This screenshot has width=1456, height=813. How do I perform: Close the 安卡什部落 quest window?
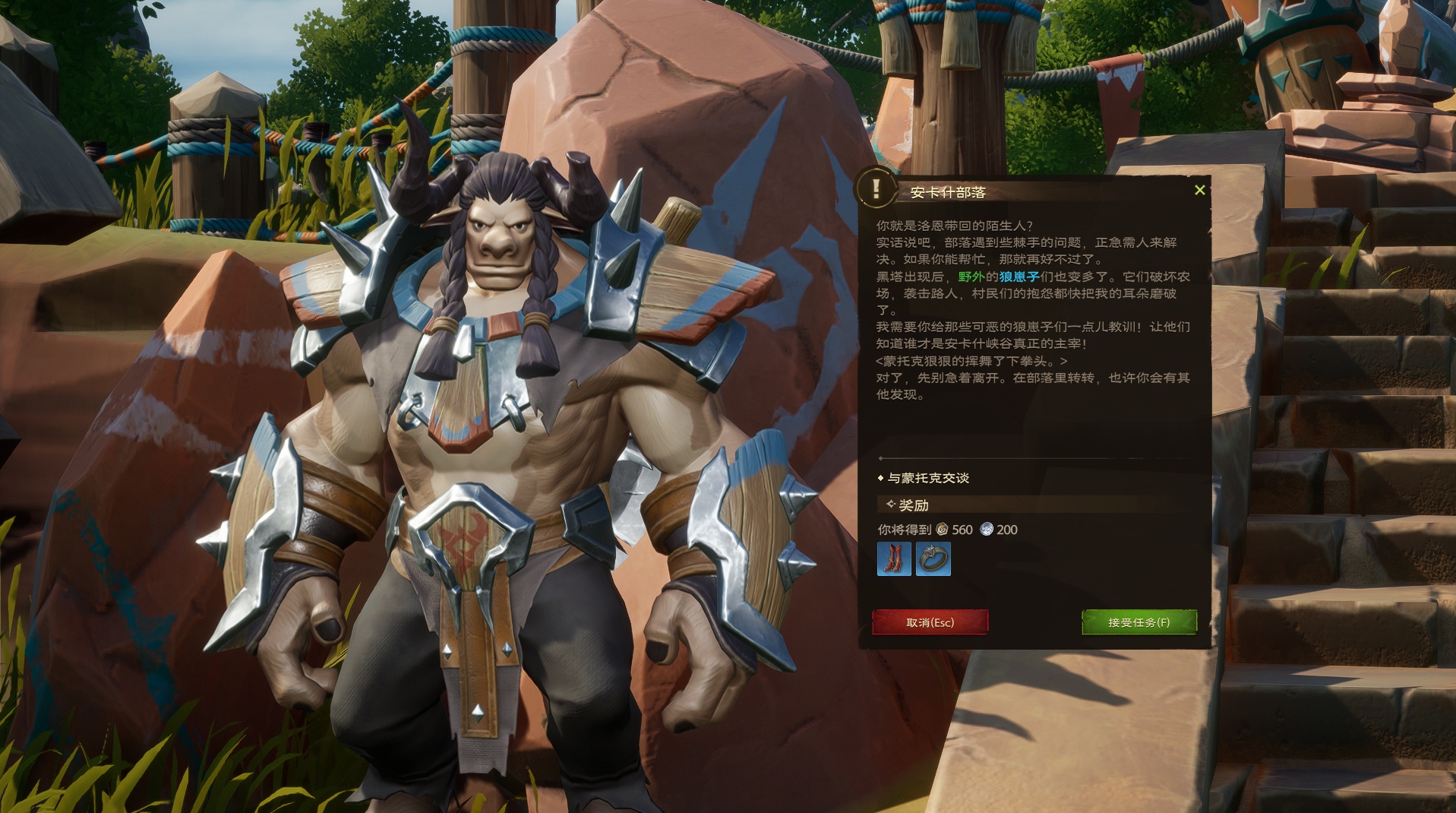tap(1199, 190)
